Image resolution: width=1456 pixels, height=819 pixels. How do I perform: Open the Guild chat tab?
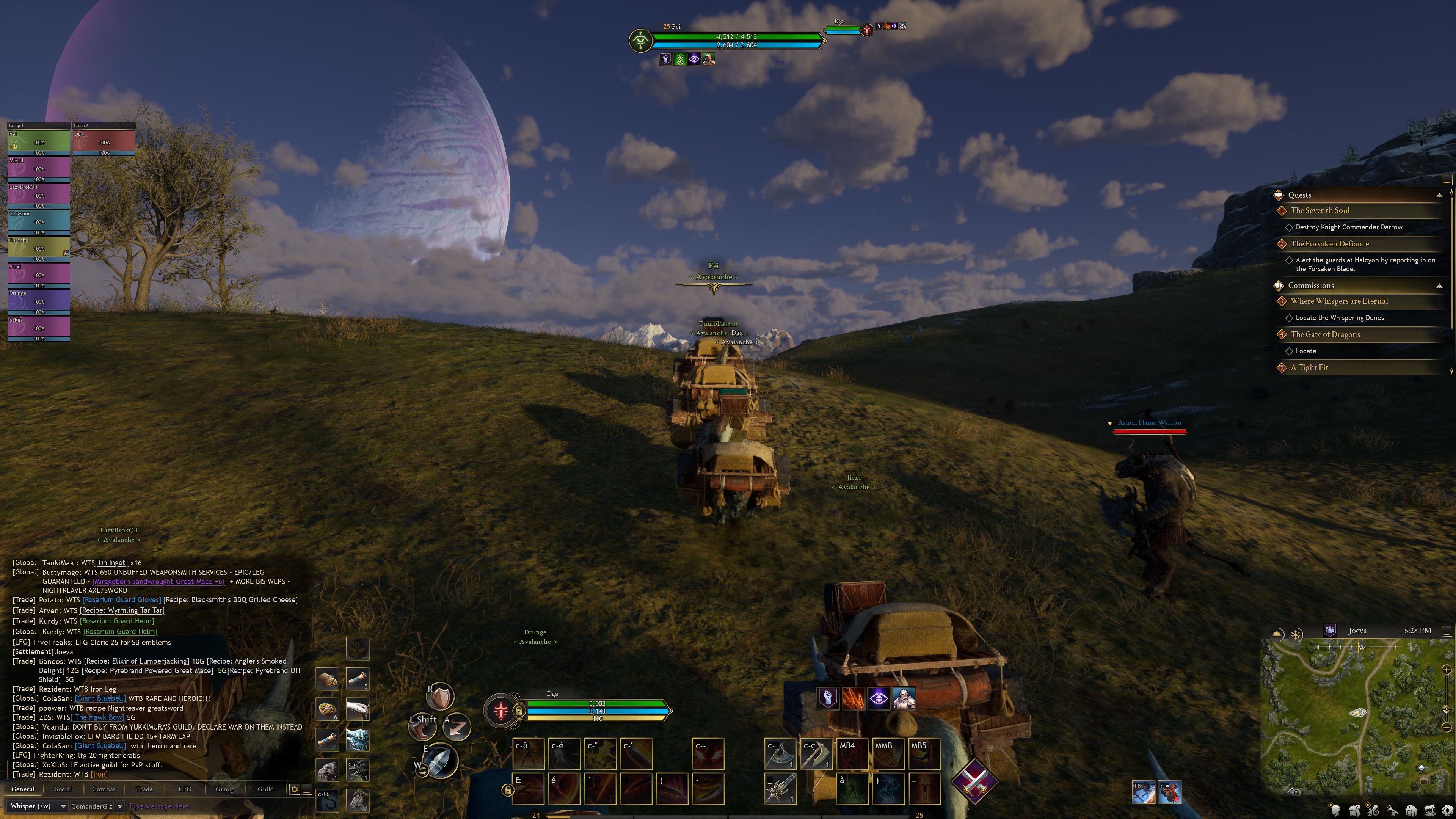tap(266, 789)
